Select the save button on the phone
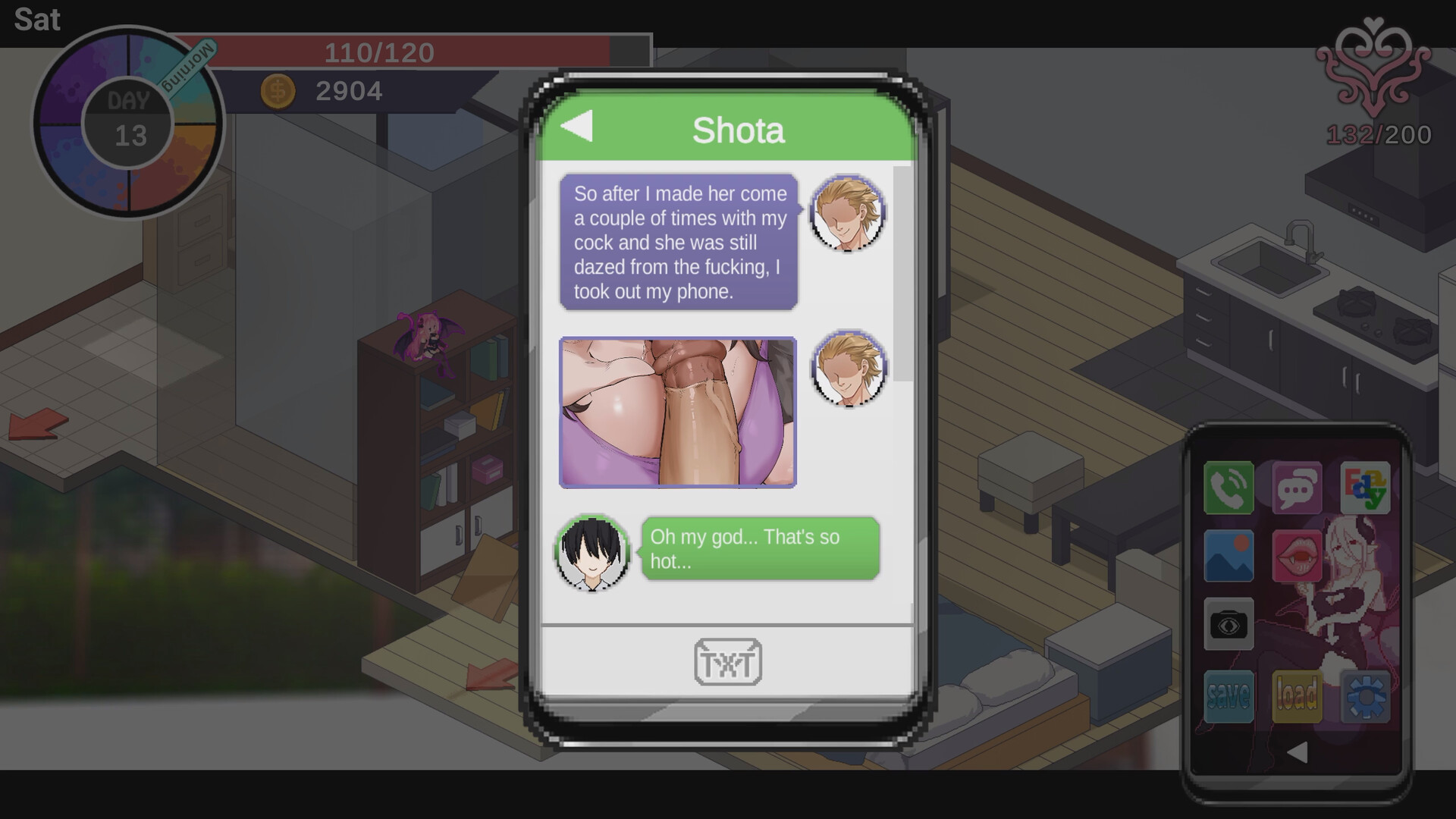This screenshot has height=819, width=1456. click(x=1228, y=695)
